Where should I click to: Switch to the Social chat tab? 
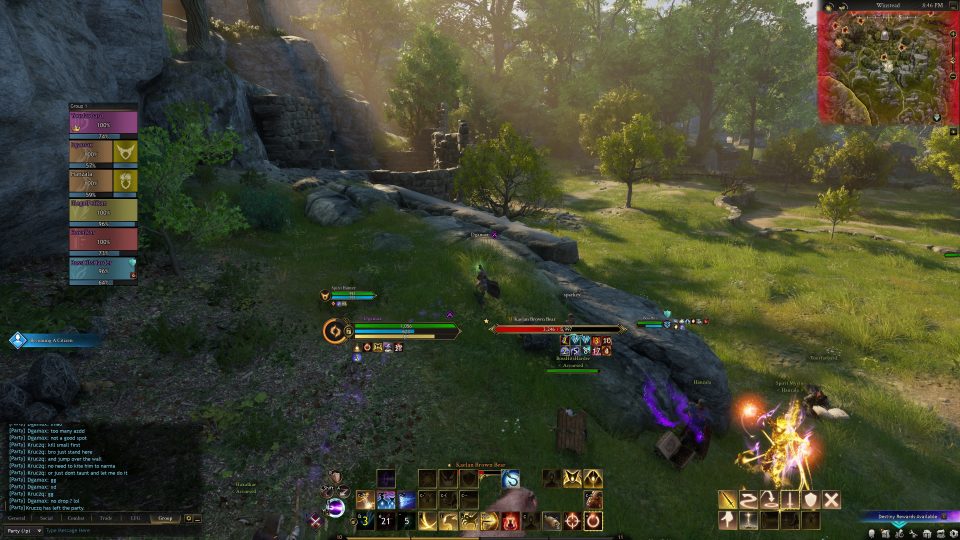(46, 518)
